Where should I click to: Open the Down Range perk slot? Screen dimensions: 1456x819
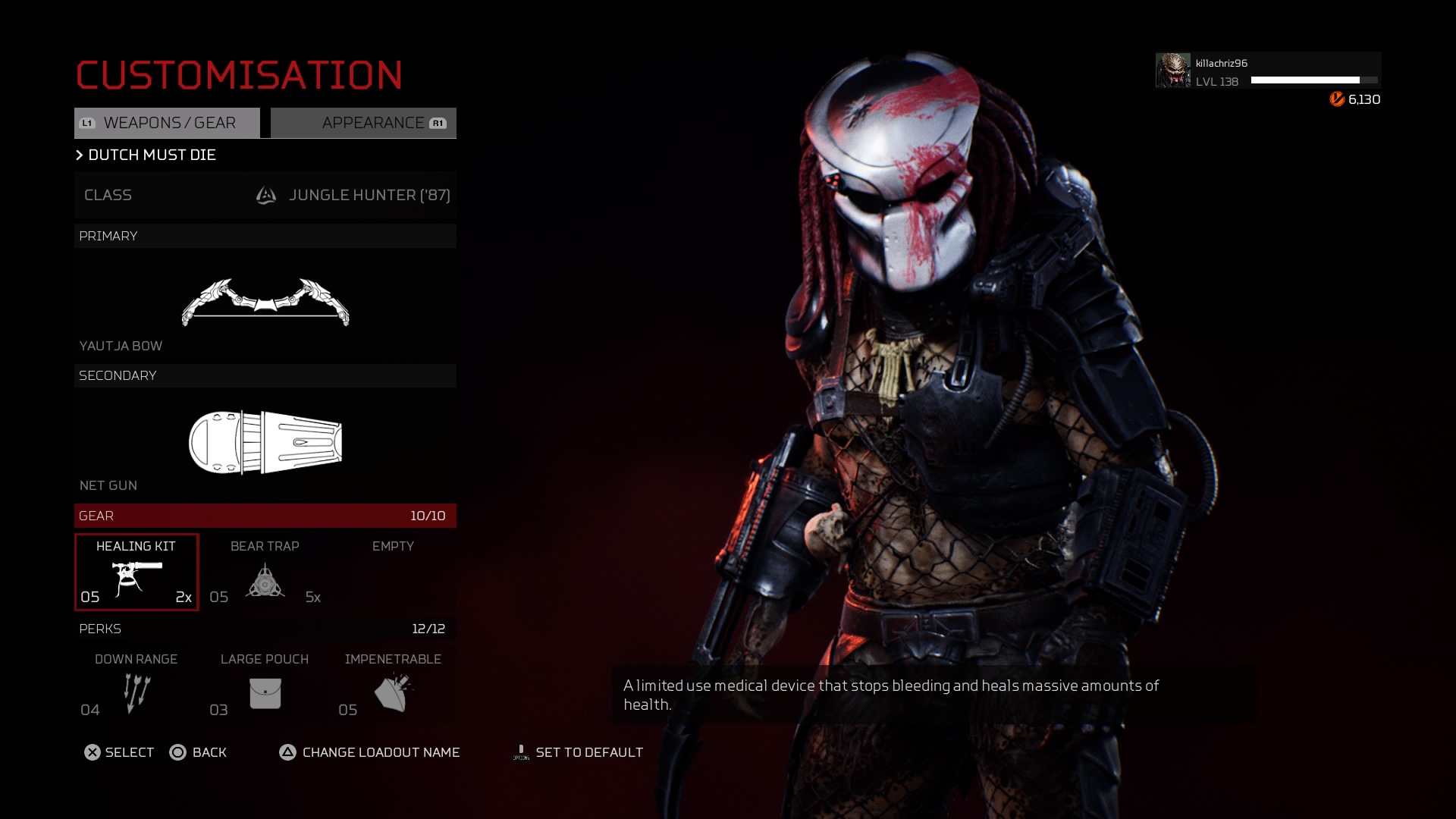point(136,686)
